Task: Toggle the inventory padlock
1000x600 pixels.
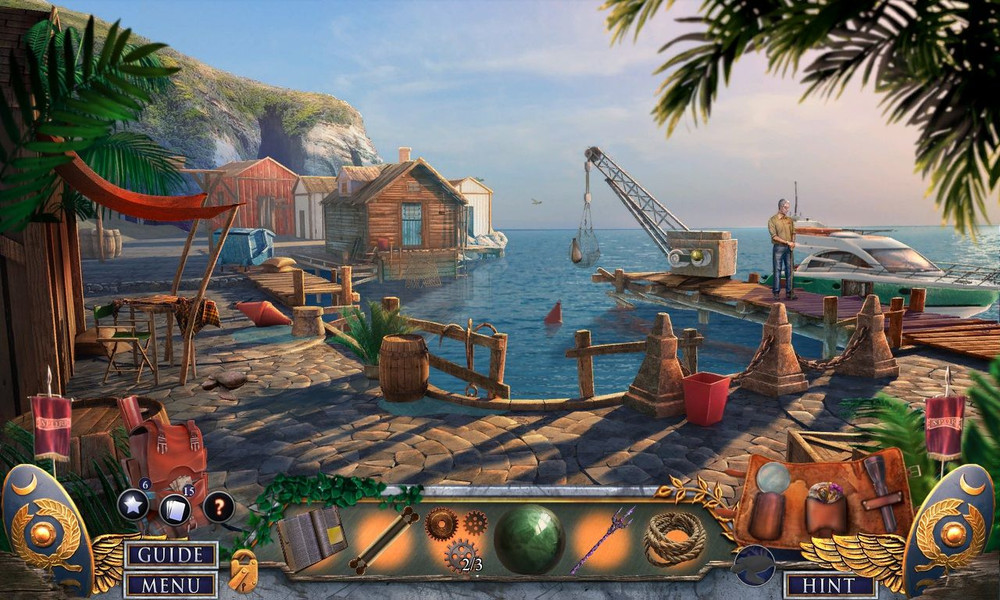Action: tap(243, 572)
